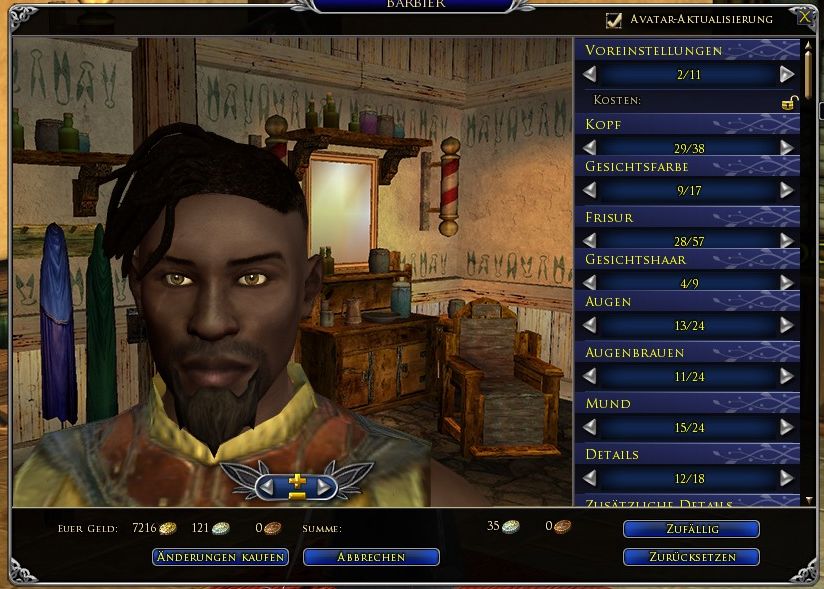Cancel with the Abbrechen button

(371, 557)
